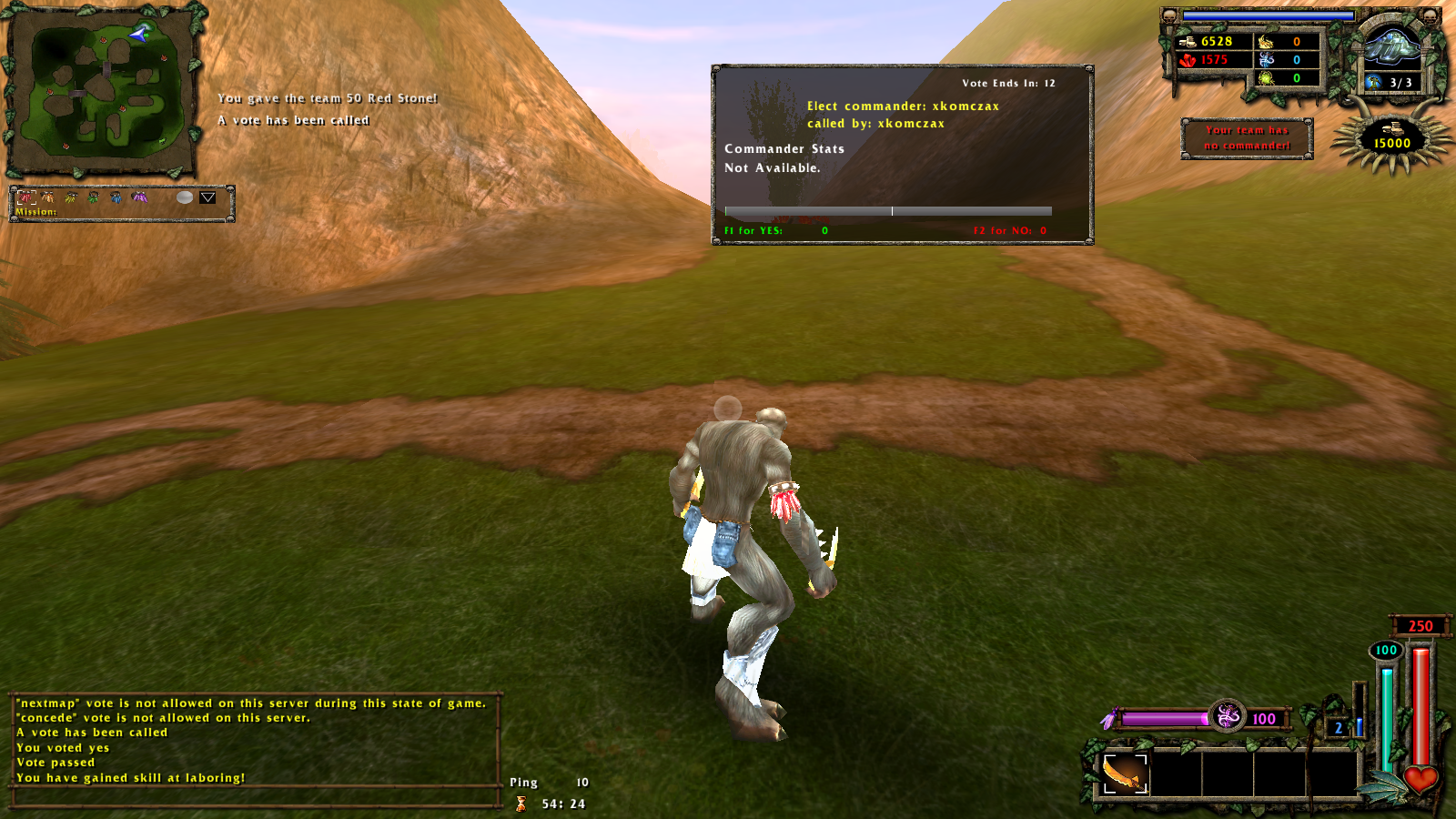Select the purple squad icon
Viewport: 1456px width, 819px height.
[x=139, y=197]
